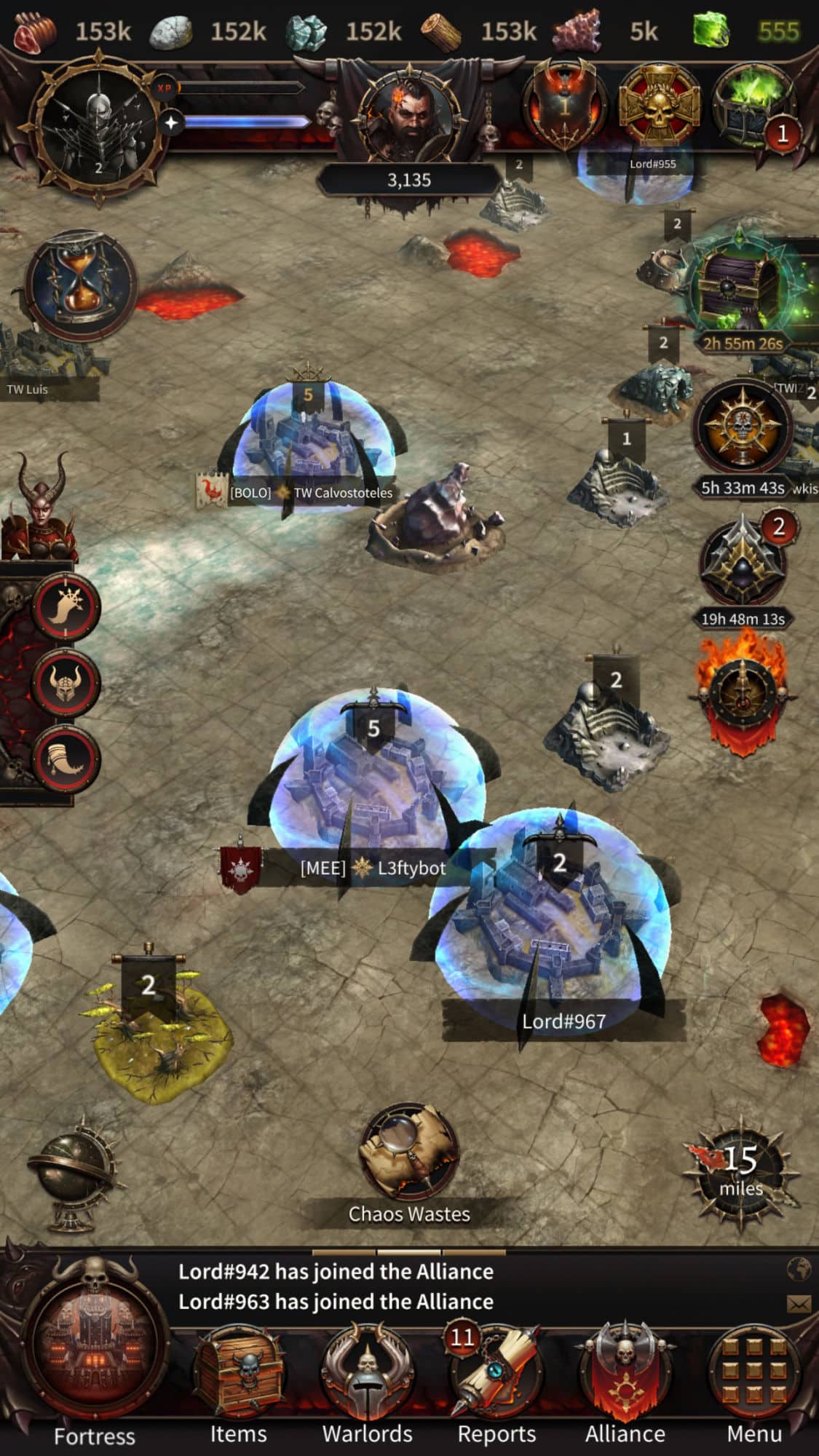
Task: Open the mail envelope in chat bar
Action: pos(799,1303)
